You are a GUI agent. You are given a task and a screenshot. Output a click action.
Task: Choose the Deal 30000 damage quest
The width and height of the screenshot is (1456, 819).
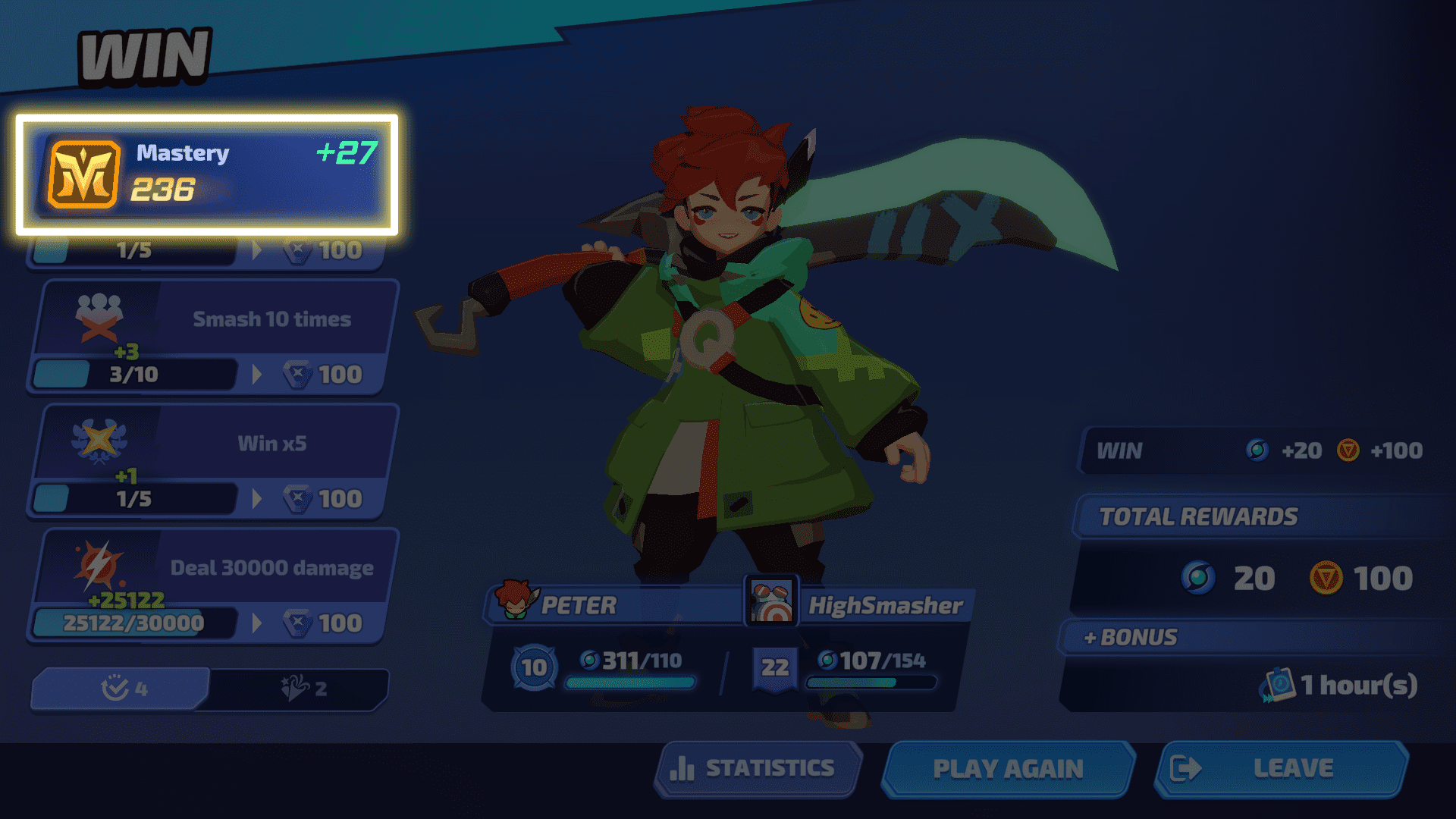212,586
